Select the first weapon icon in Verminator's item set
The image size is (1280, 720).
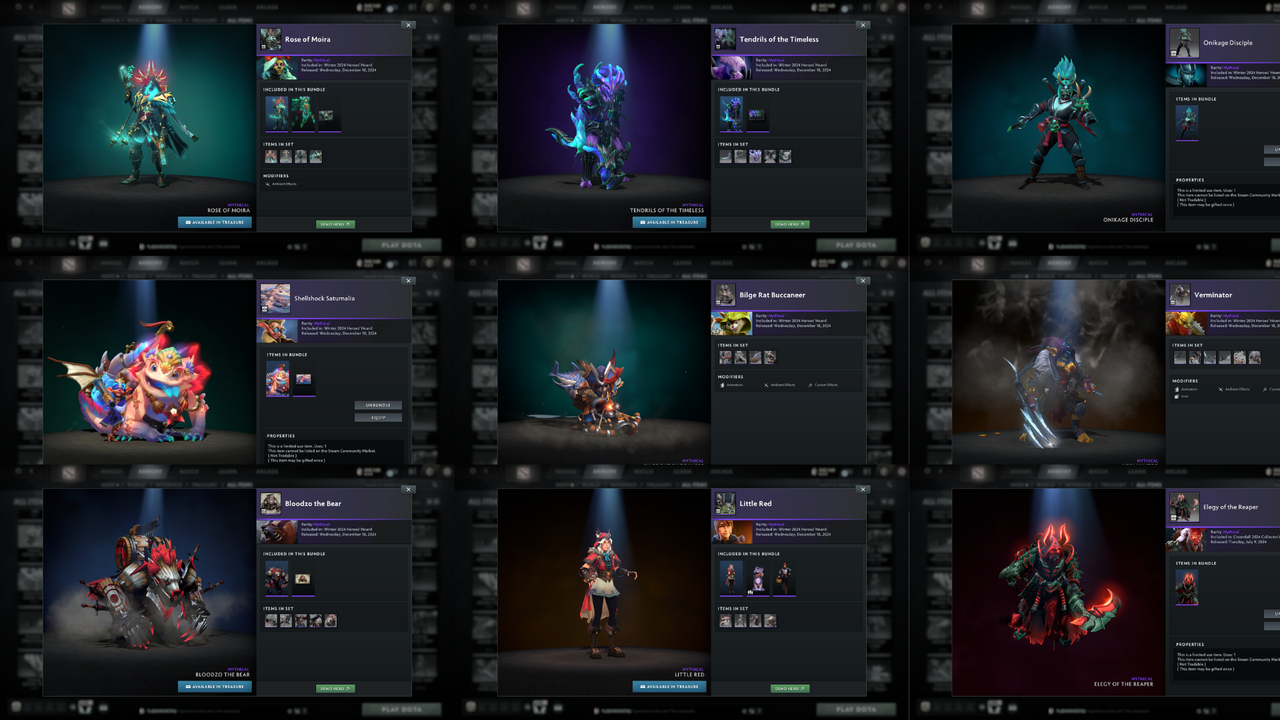point(1180,357)
